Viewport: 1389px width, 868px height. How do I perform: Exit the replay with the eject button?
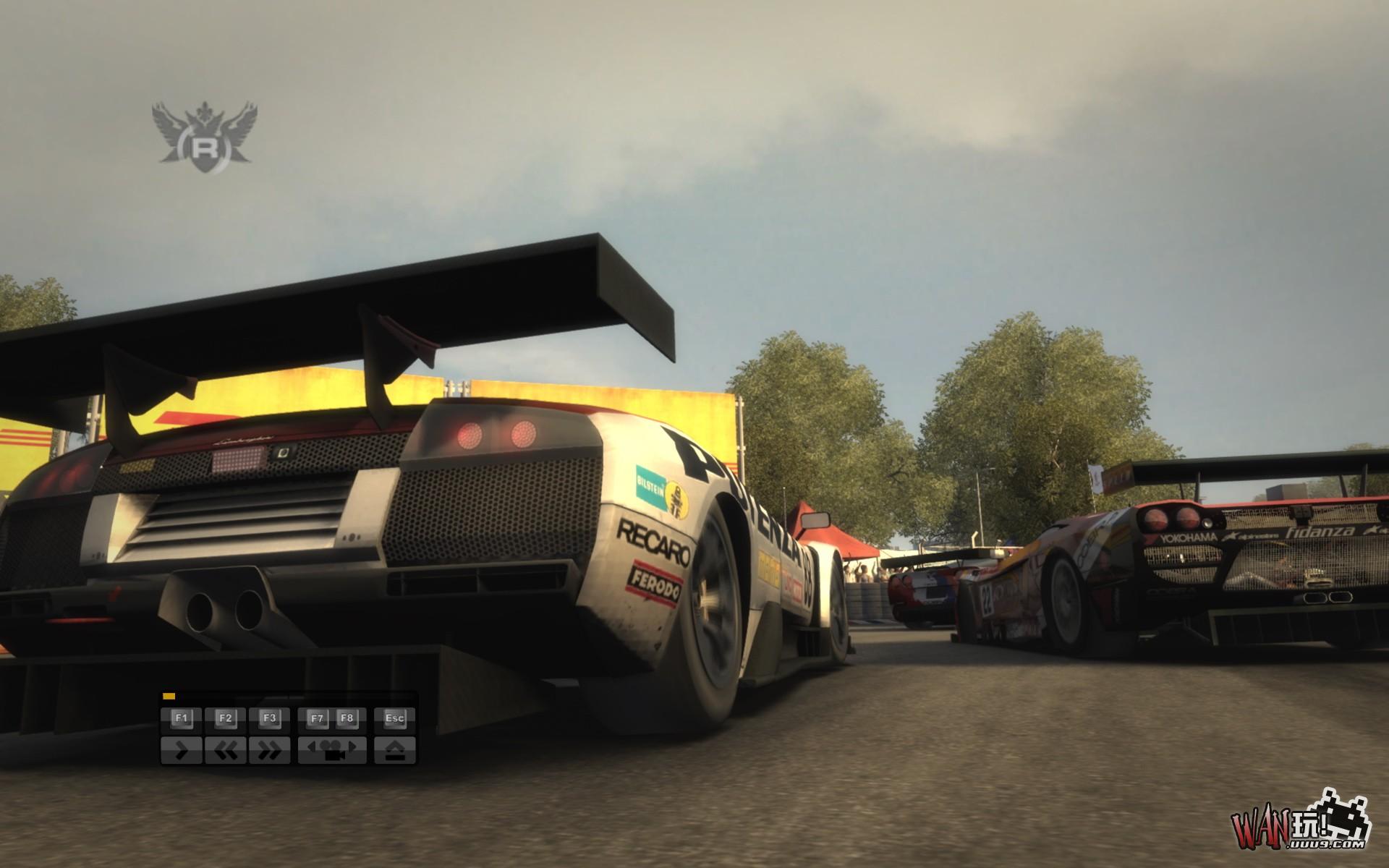click(x=394, y=750)
